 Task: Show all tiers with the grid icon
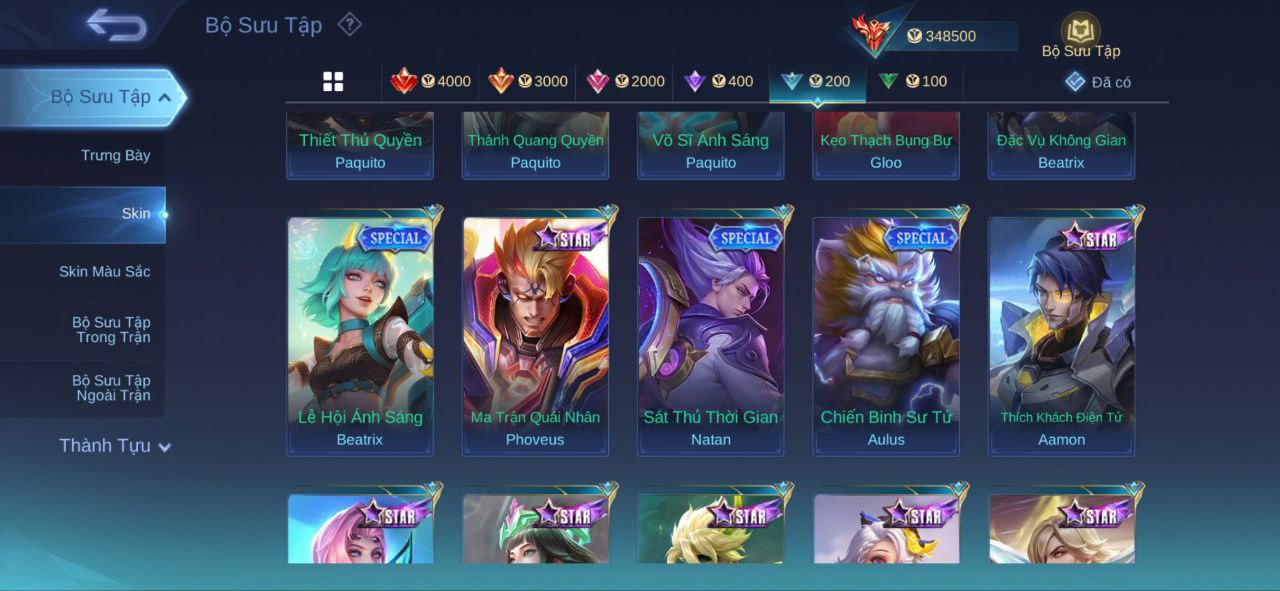(333, 82)
